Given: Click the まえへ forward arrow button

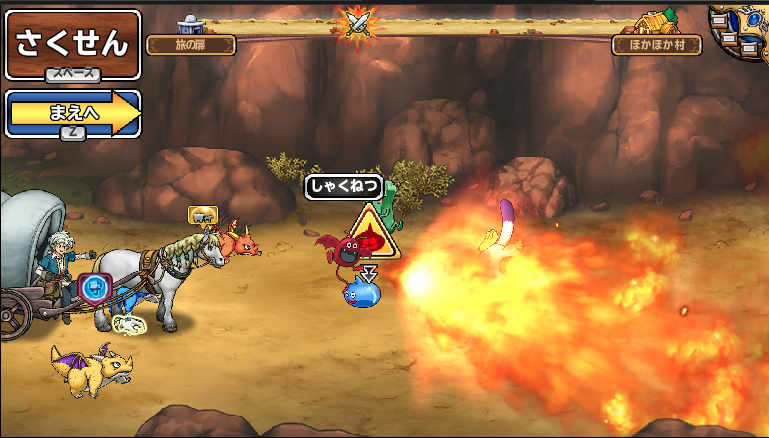Looking at the screenshot, I should pos(72,113).
